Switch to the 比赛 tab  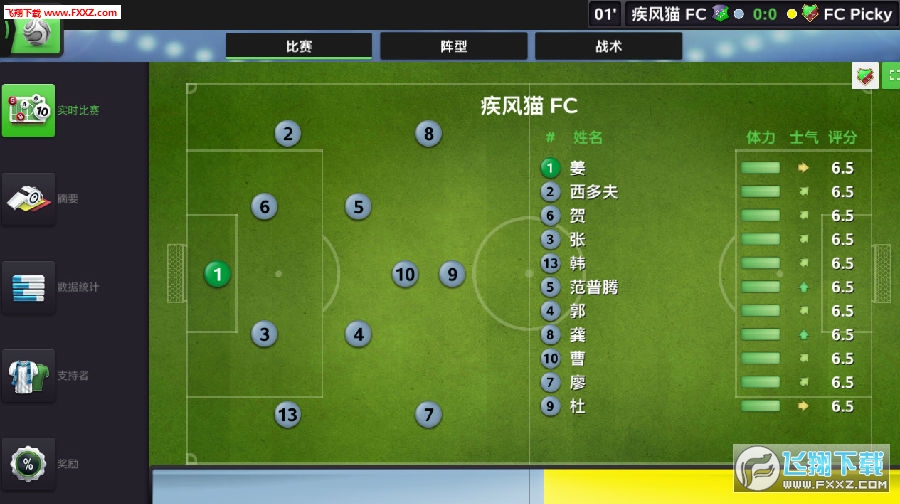[x=299, y=46]
